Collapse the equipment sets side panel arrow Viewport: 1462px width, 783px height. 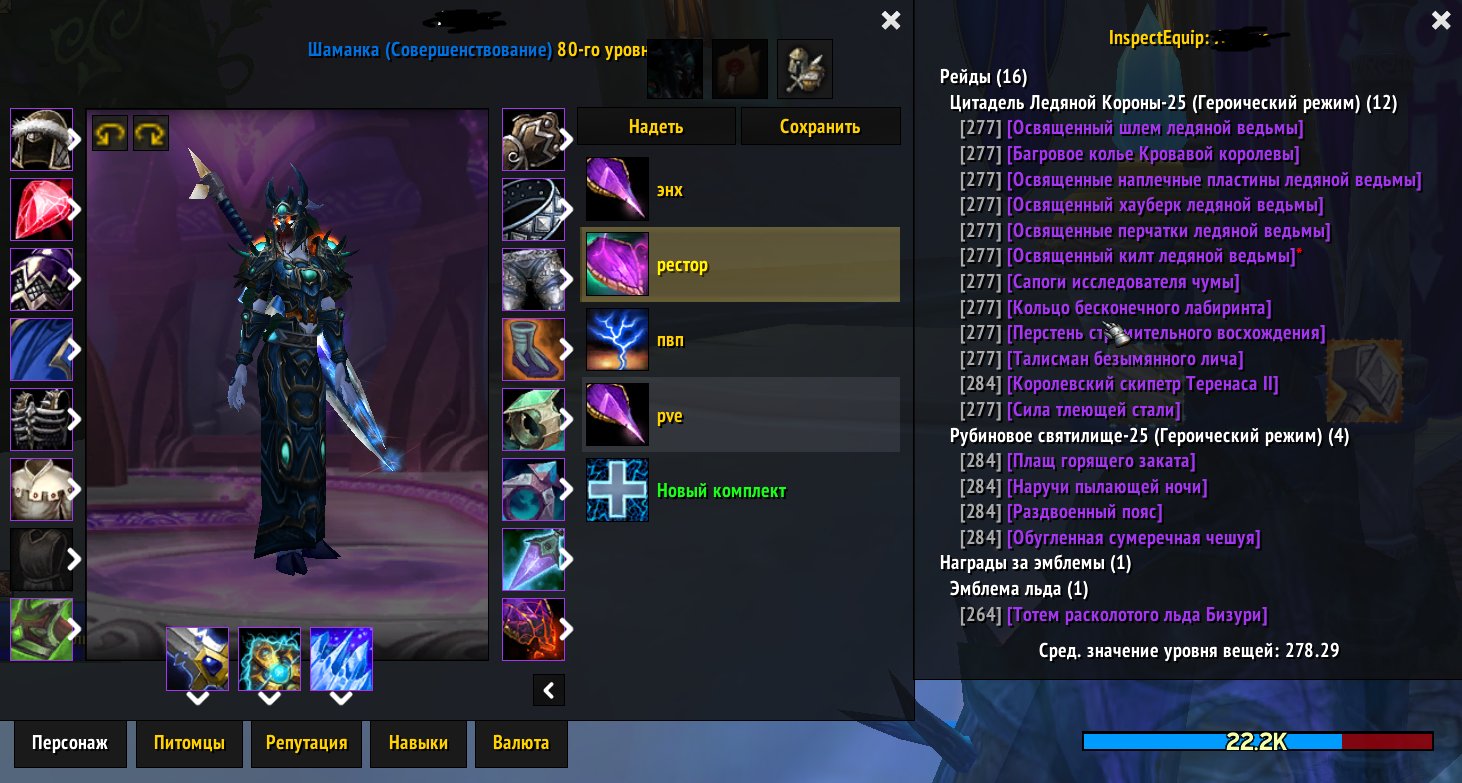click(x=549, y=689)
